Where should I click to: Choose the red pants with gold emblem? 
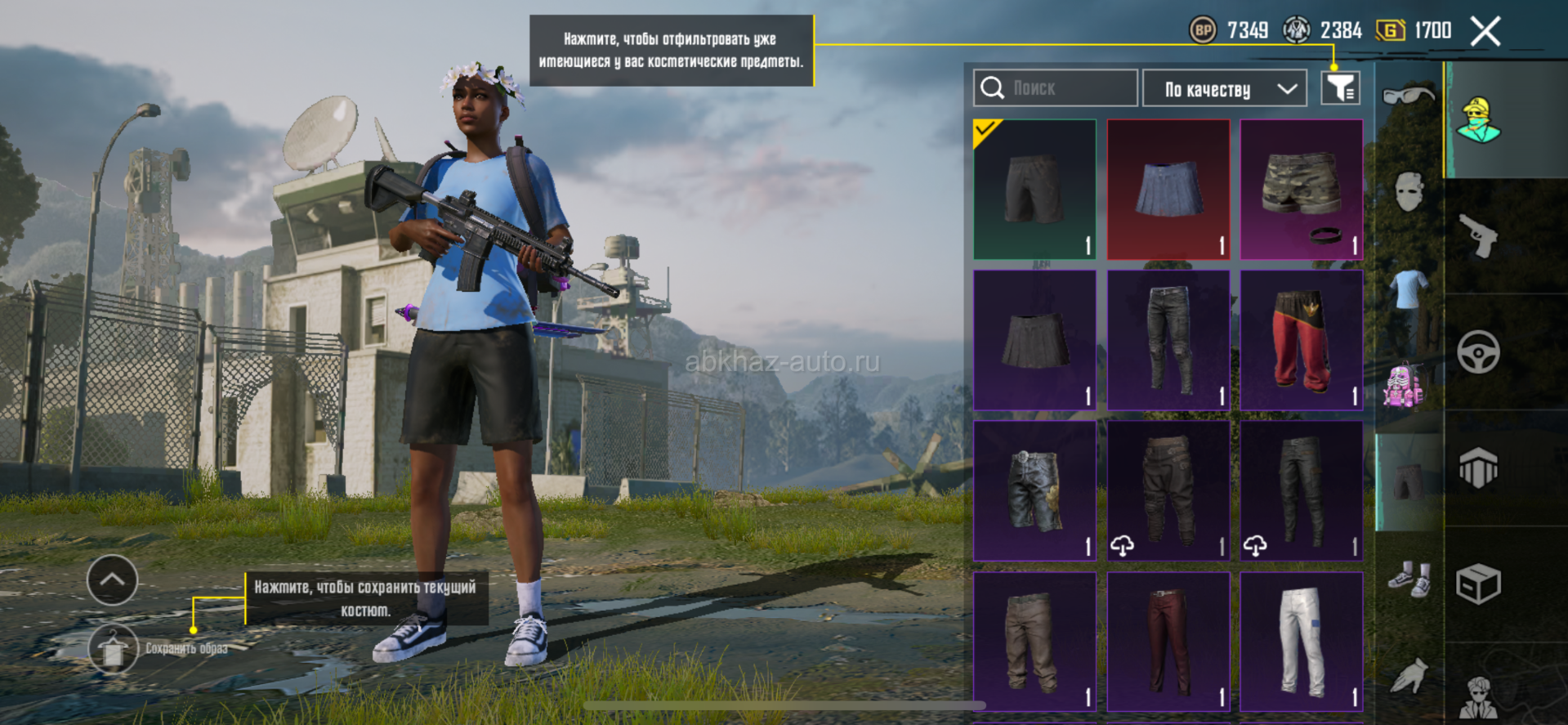pyautogui.click(x=1301, y=340)
